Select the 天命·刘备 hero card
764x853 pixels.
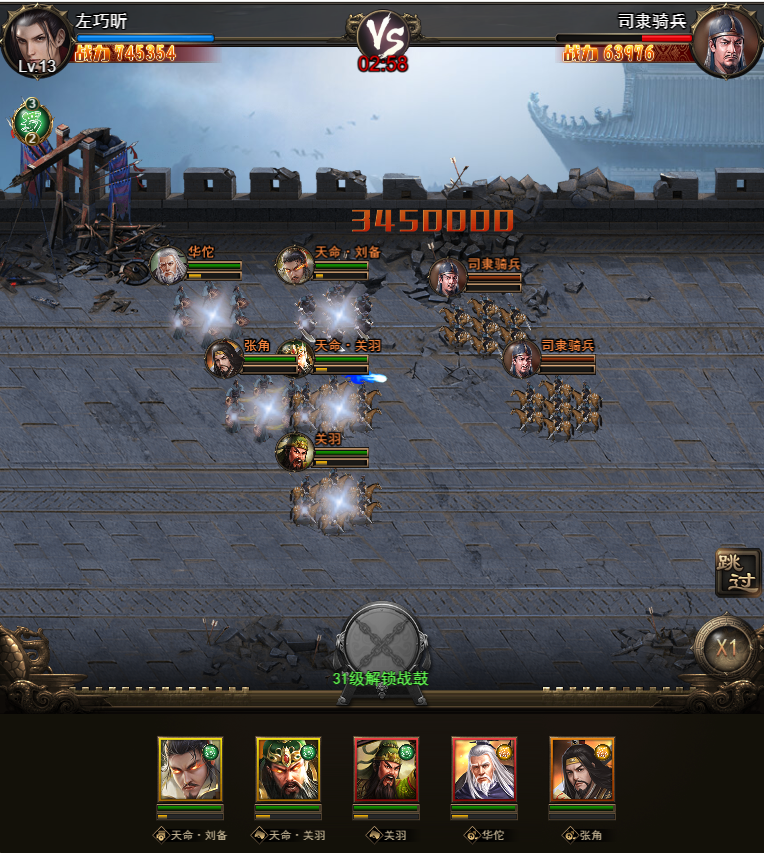pos(190,769)
